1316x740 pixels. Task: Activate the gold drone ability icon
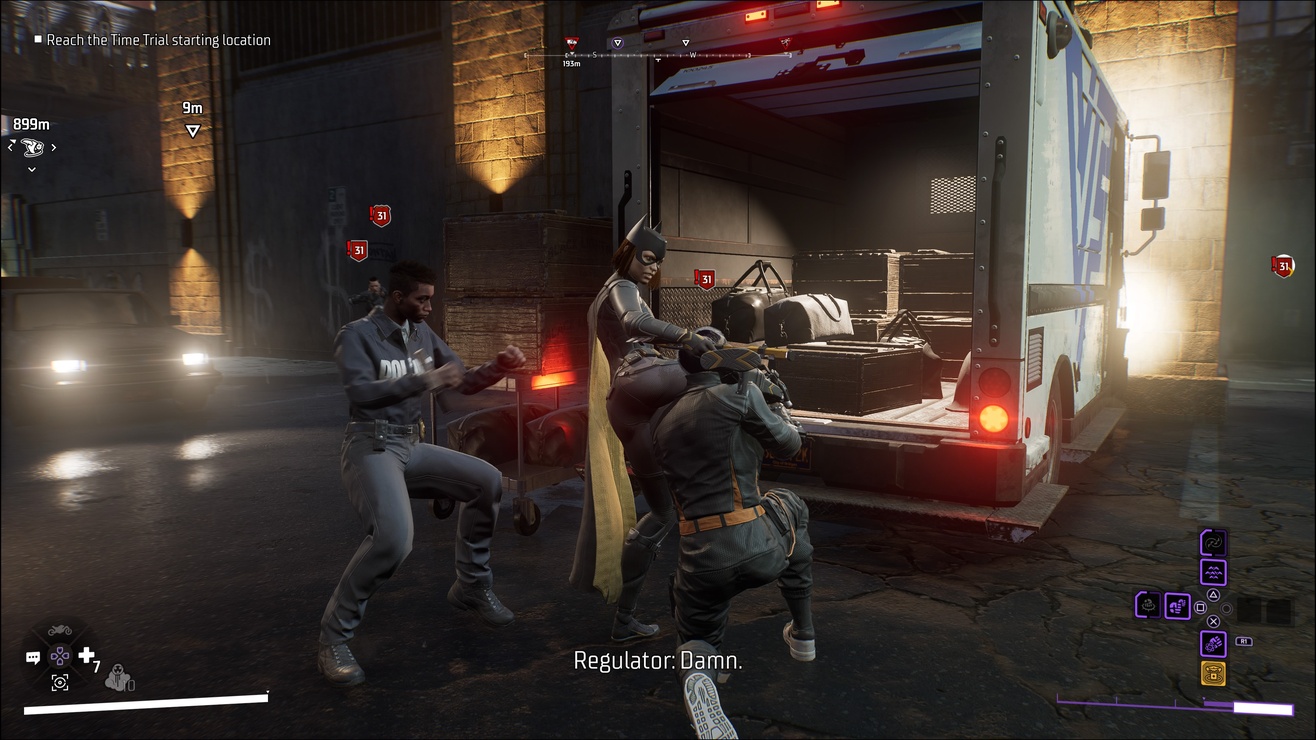[1213, 673]
